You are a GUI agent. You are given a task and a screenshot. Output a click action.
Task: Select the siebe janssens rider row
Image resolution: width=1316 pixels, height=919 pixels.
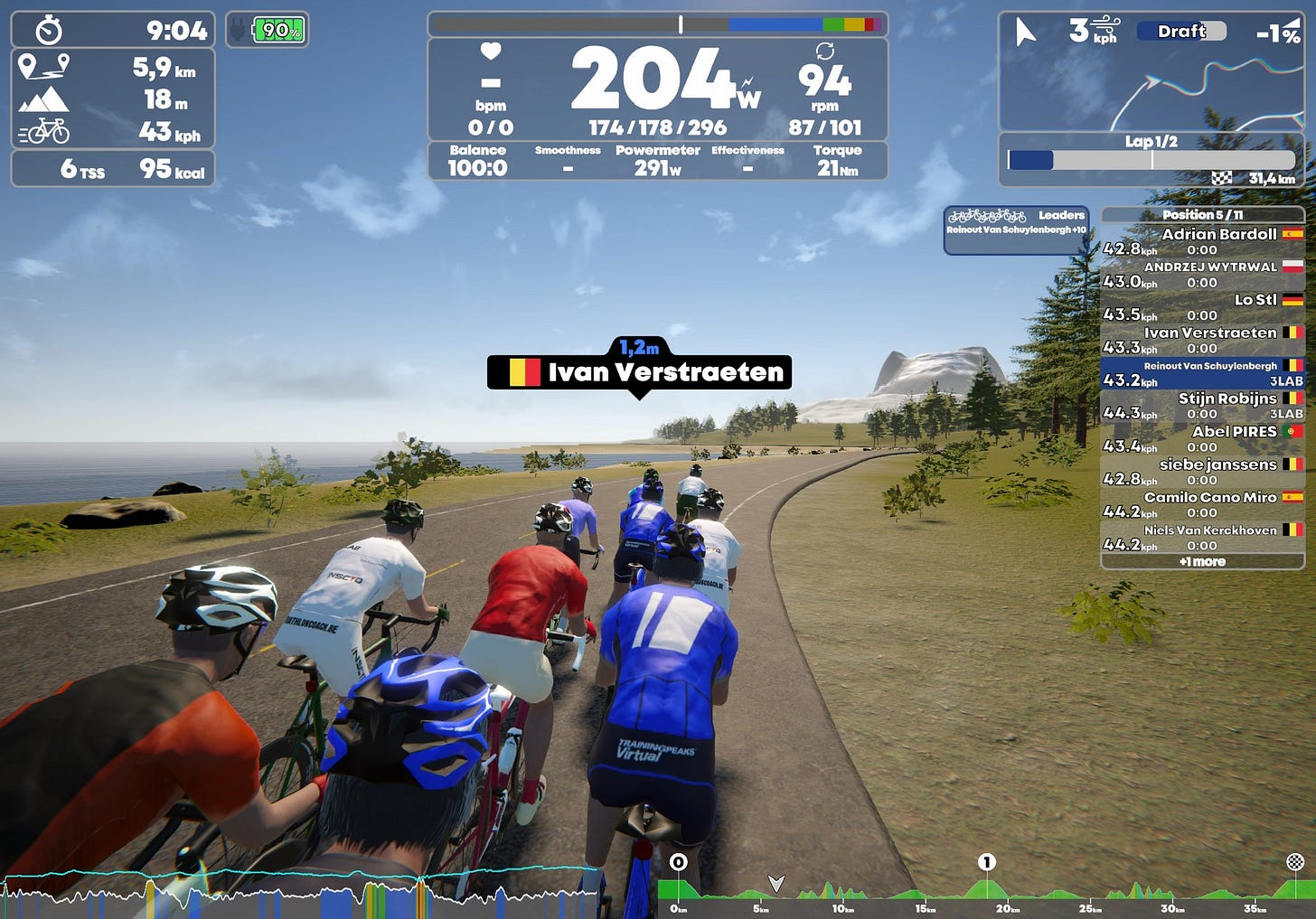tap(1202, 472)
